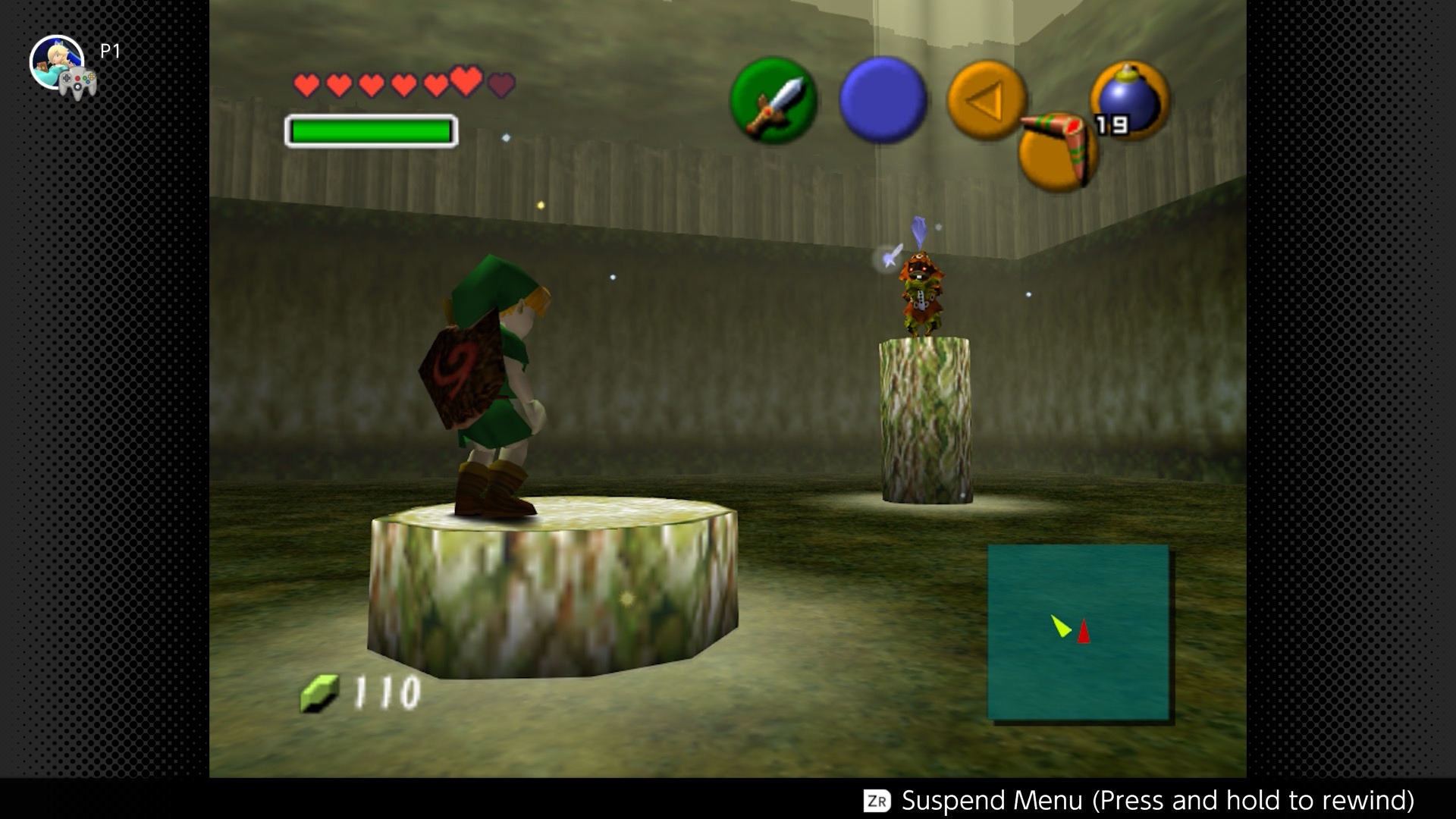The height and width of the screenshot is (819, 1456).
Task: Click the empty blue action button
Action: (x=883, y=99)
